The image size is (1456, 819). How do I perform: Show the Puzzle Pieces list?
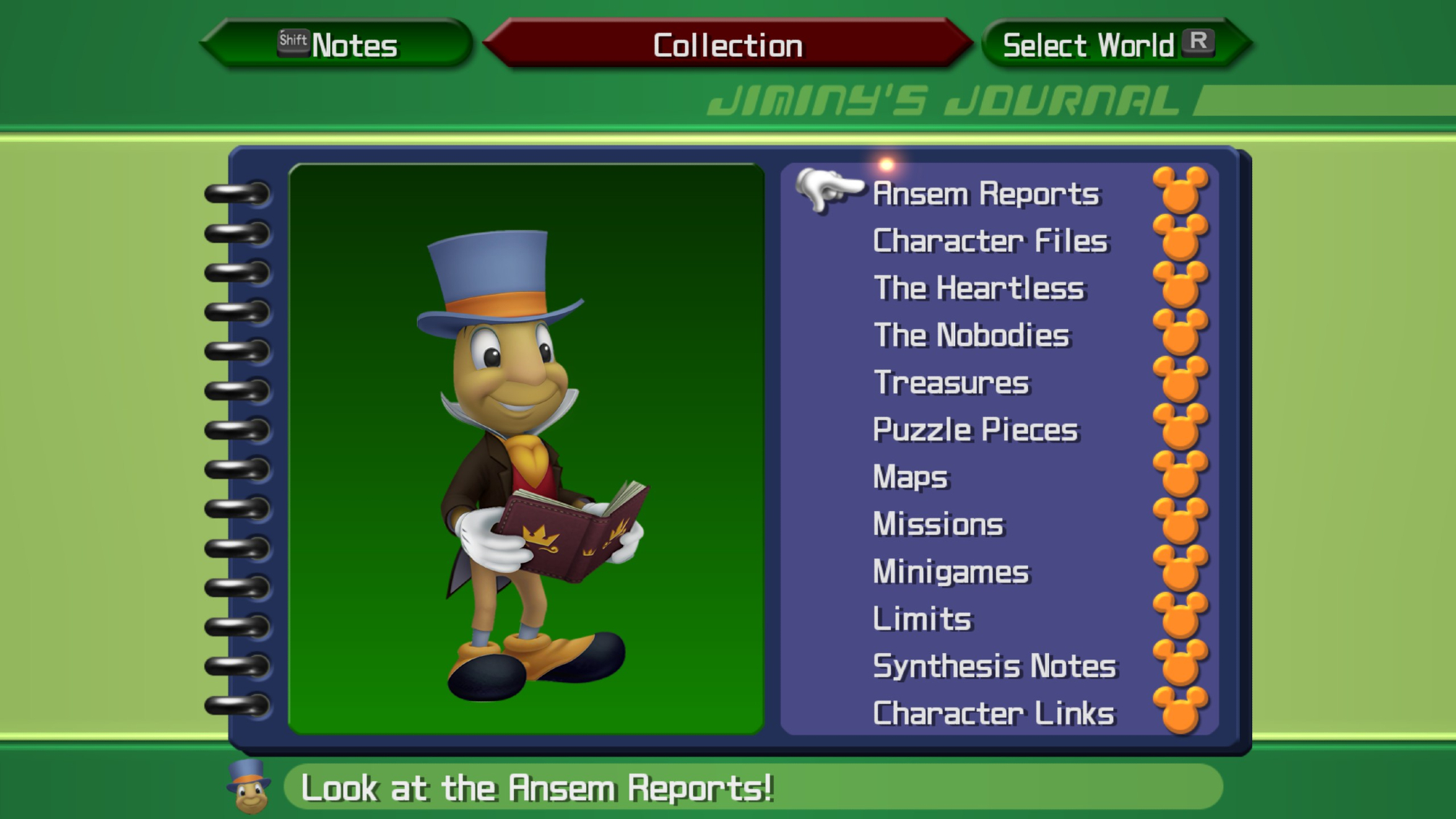976,430
